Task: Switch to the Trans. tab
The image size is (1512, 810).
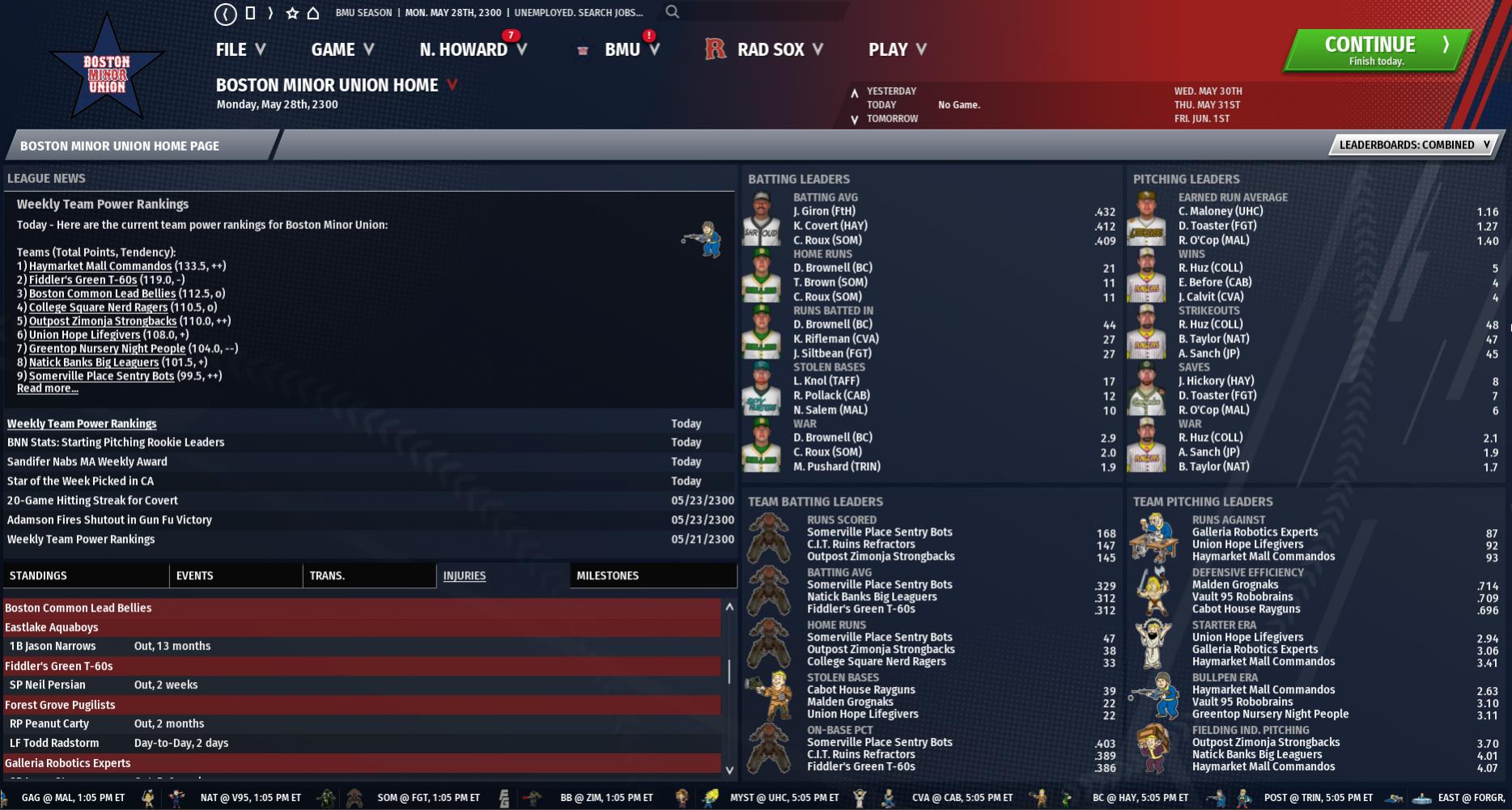Action: (x=327, y=575)
